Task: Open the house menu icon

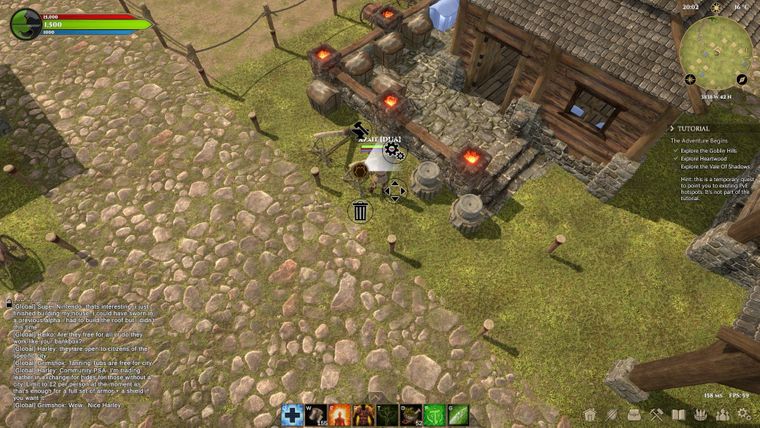Action: point(590,414)
